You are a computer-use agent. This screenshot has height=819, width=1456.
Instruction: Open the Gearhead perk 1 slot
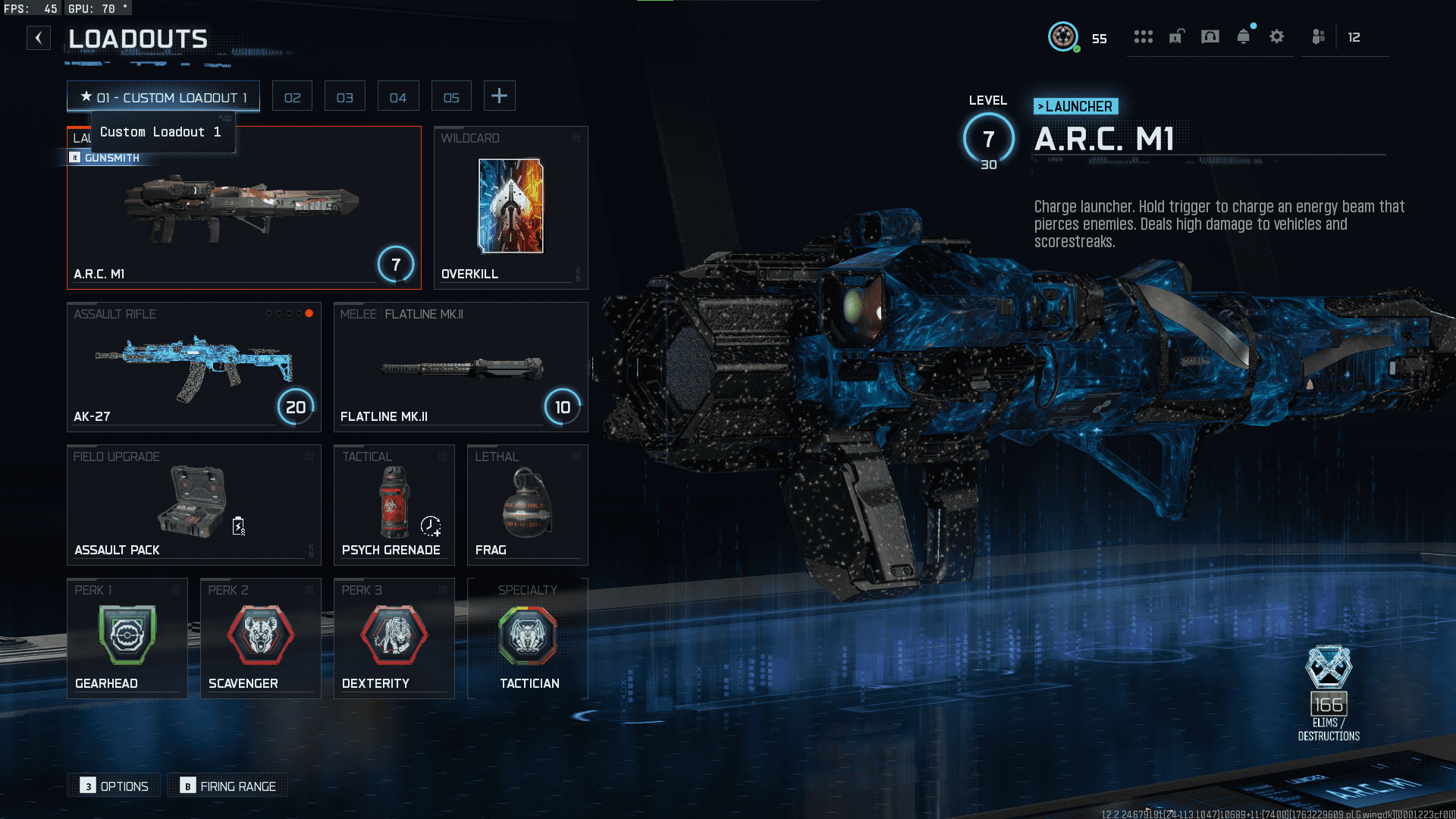pyautogui.click(x=127, y=638)
